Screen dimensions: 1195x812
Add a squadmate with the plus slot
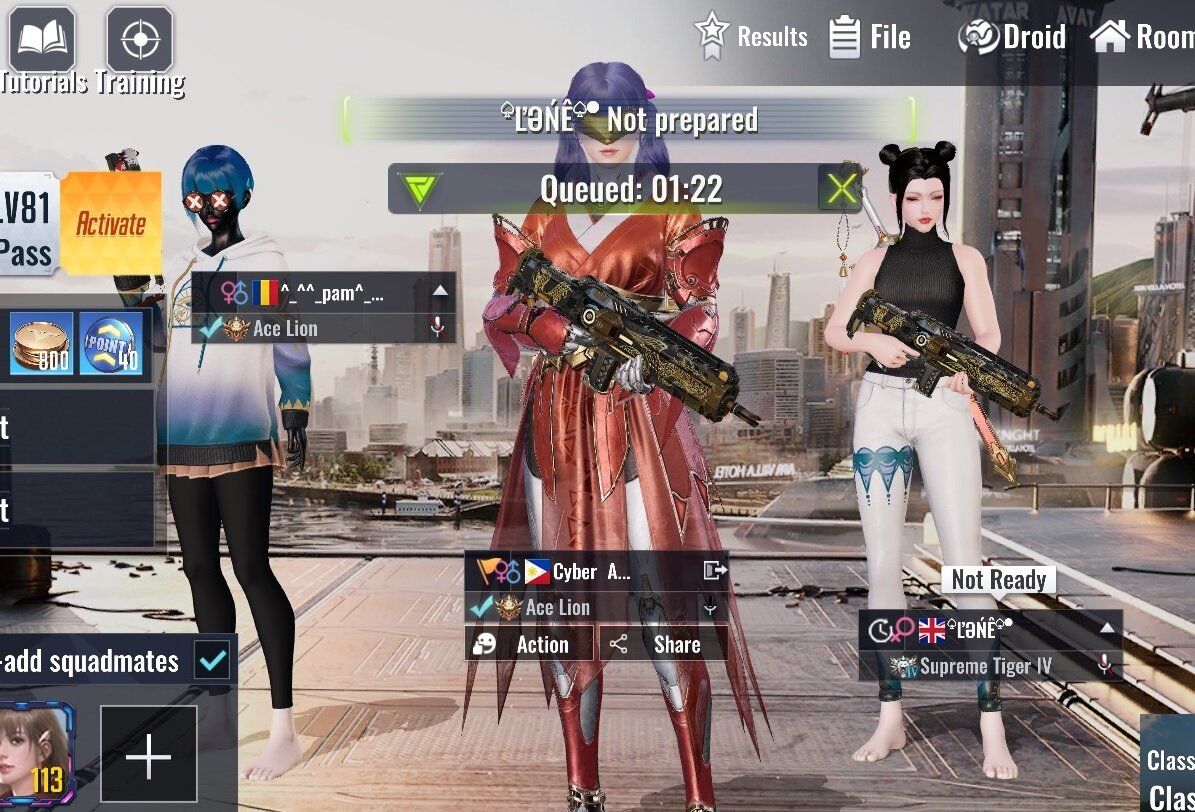(149, 758)
